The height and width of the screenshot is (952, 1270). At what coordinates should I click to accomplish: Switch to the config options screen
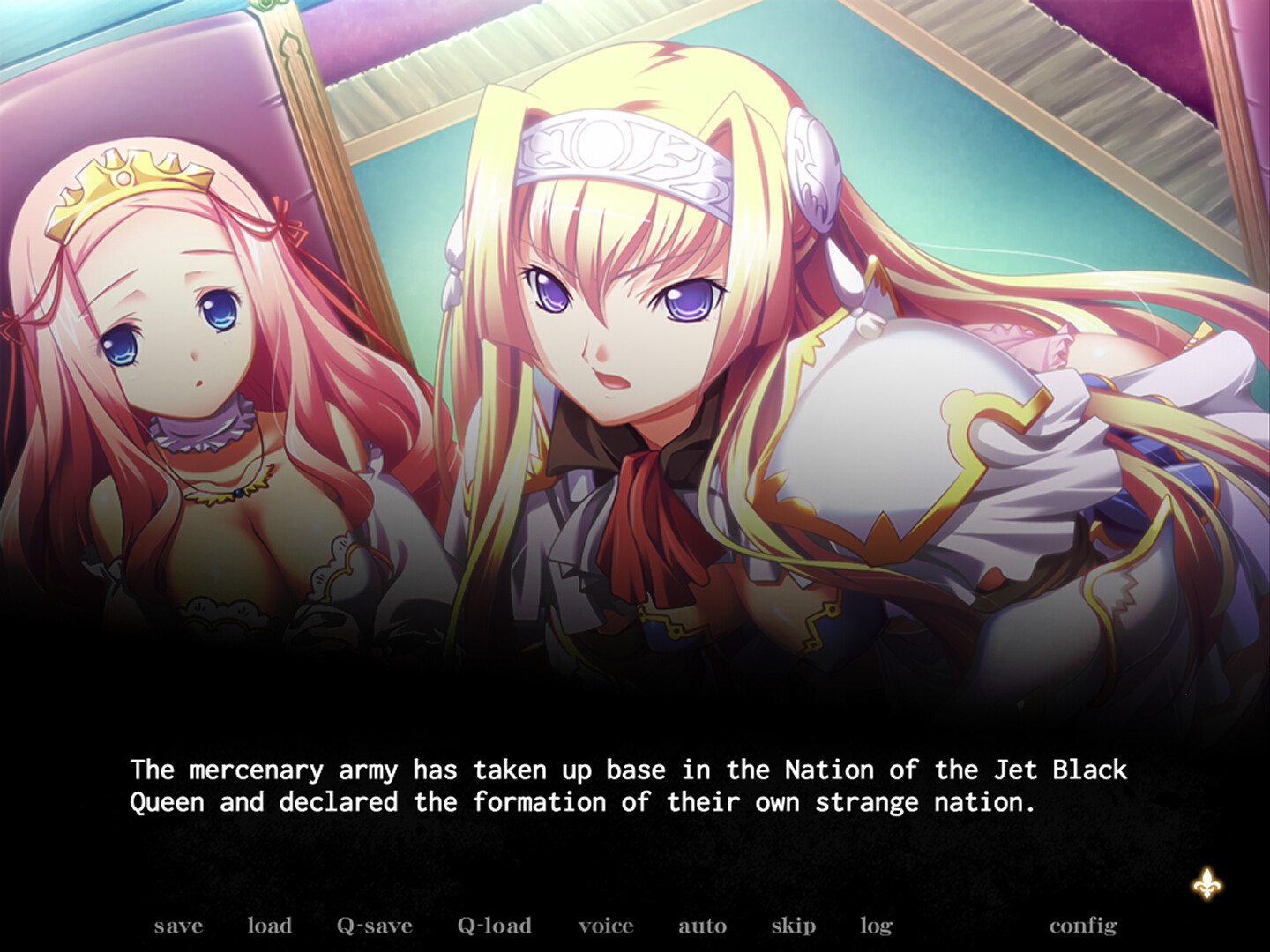1083,926
